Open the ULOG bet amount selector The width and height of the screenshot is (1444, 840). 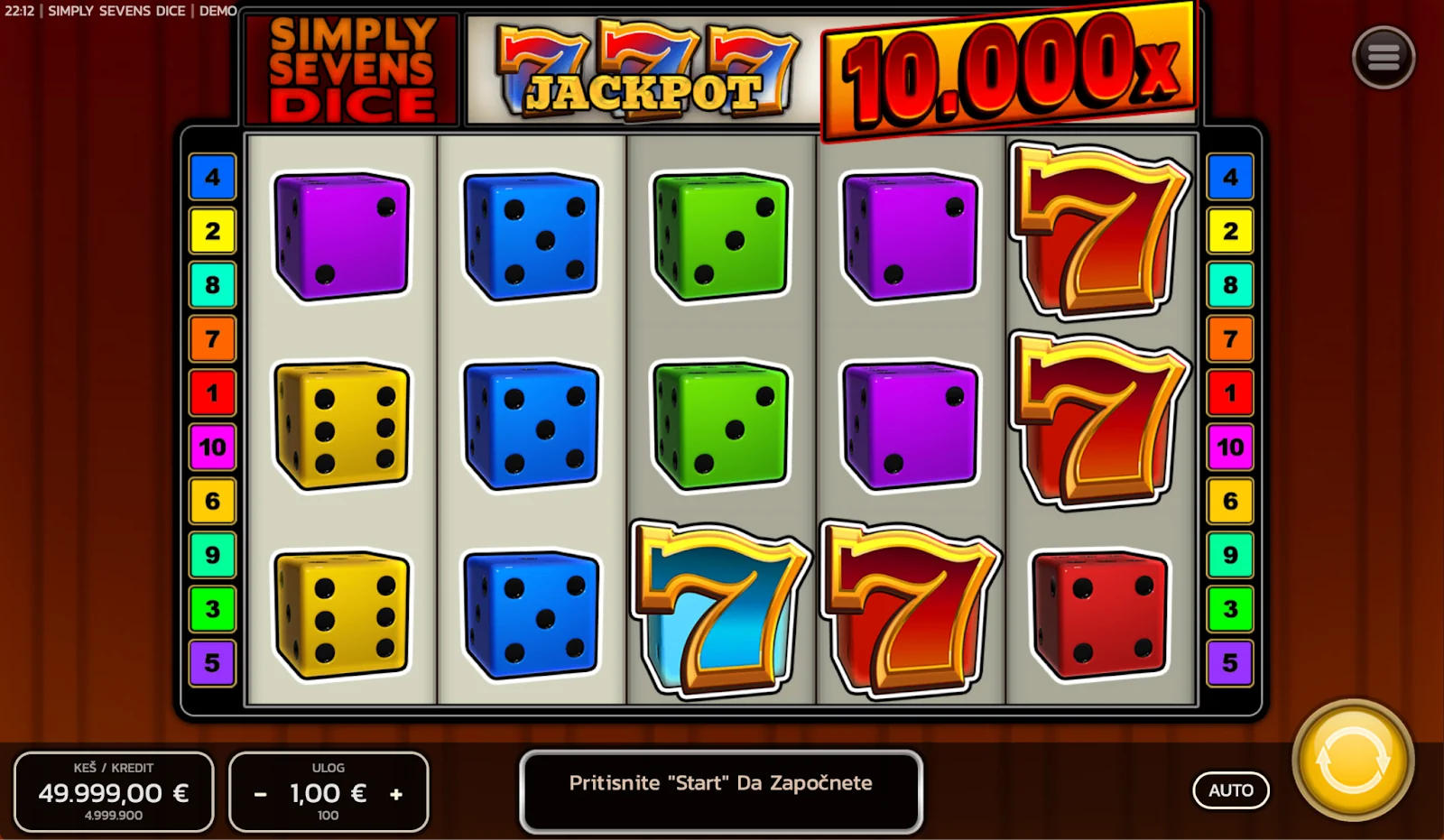coord(329,793)
